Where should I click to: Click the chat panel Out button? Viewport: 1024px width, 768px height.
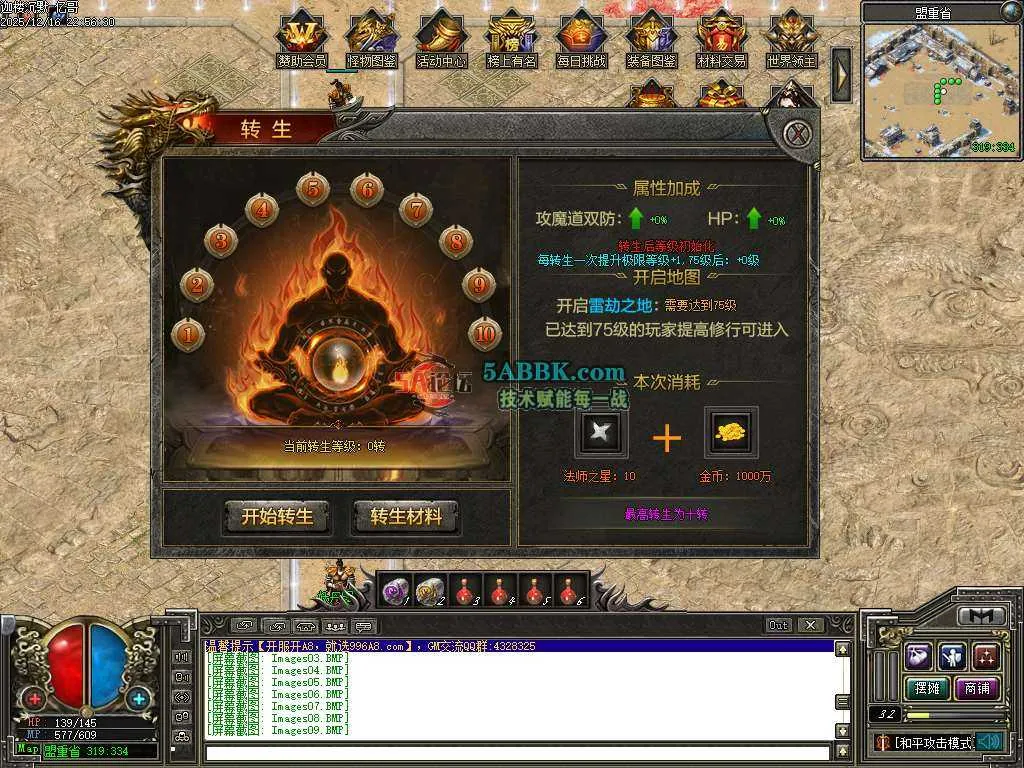(x=779, y=625)
